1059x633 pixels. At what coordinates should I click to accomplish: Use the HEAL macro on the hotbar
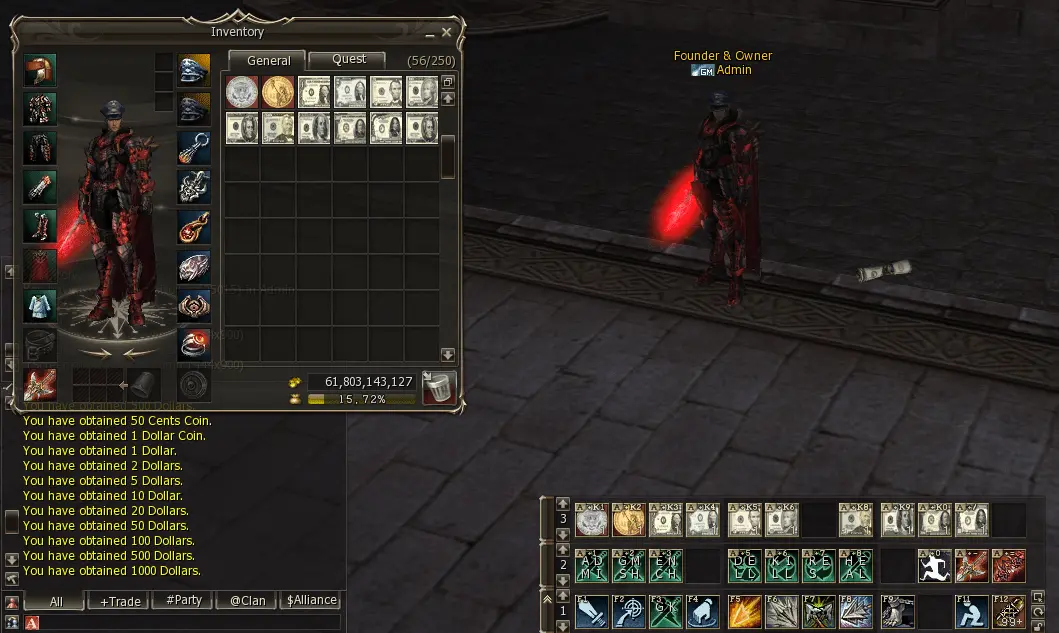click(855, 566)
